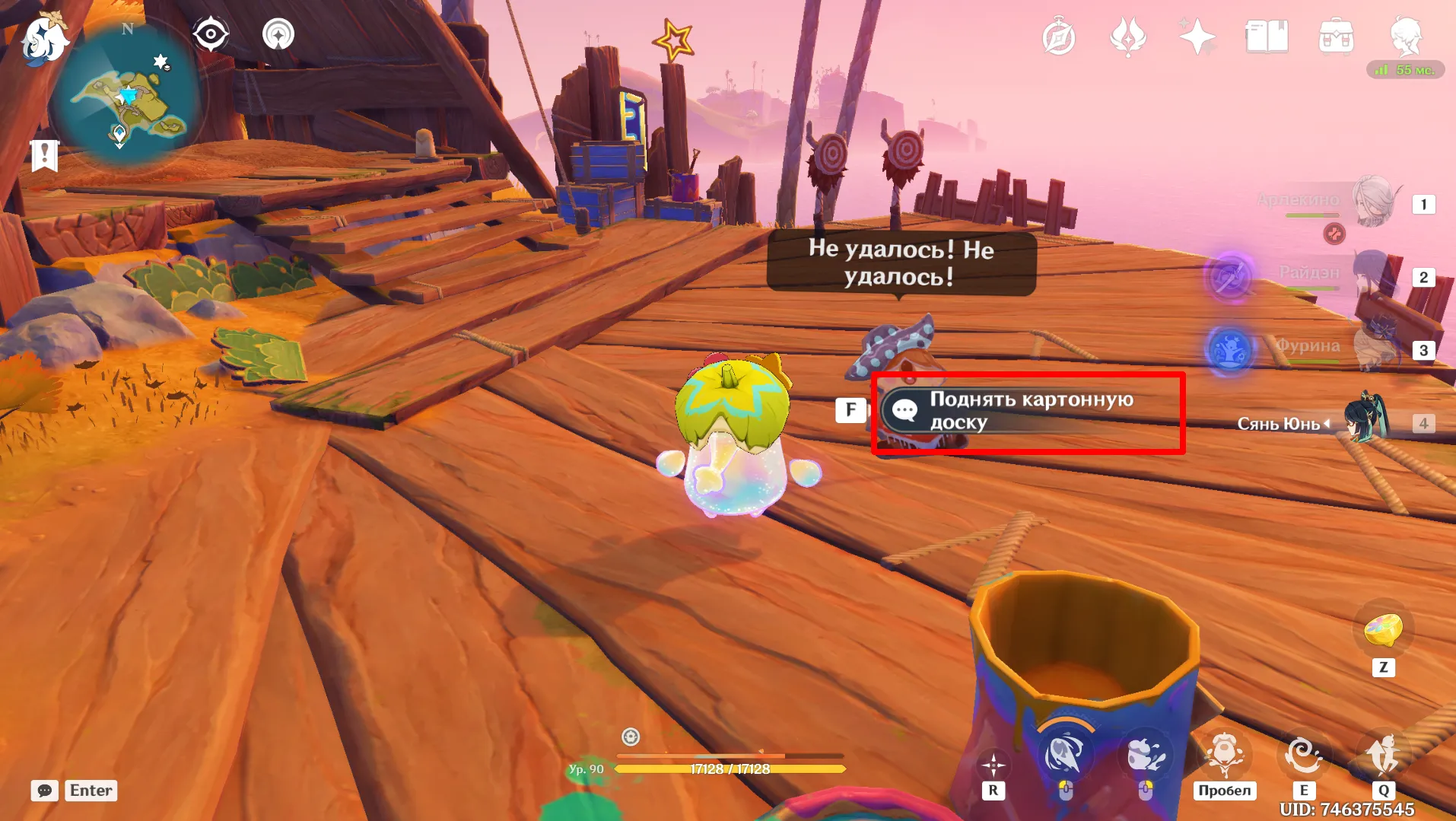Click the eye-shaped view icon
The image size is (1456, 821).
point(211,34)
